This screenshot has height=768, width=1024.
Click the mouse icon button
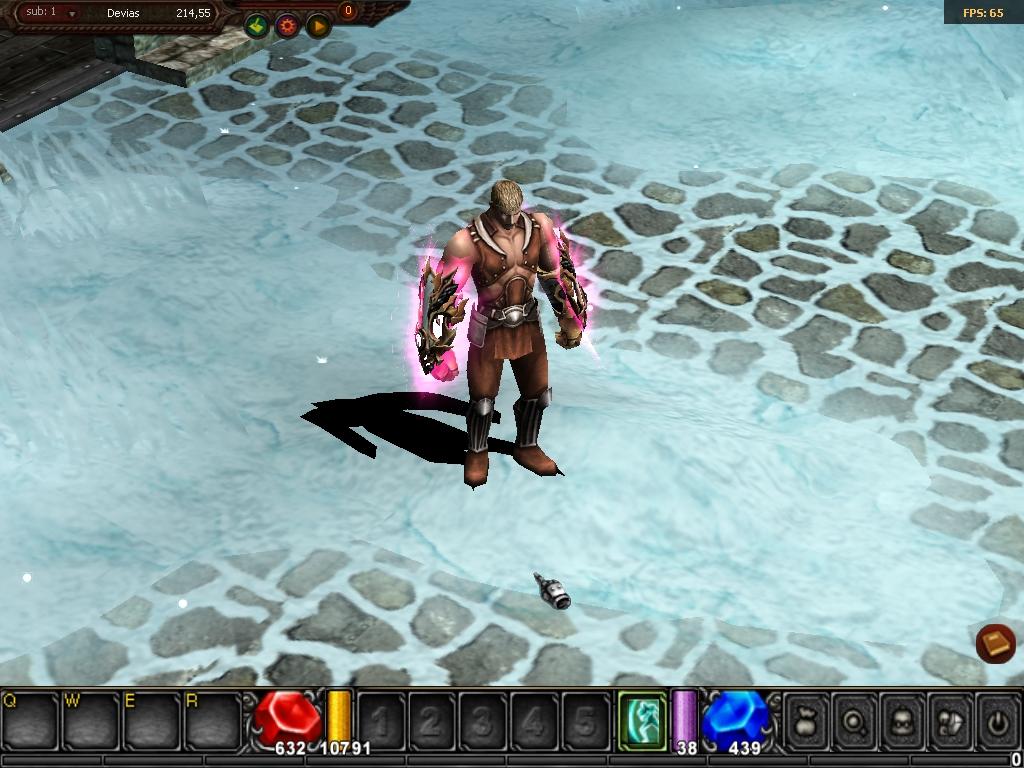tap(950, 720)
